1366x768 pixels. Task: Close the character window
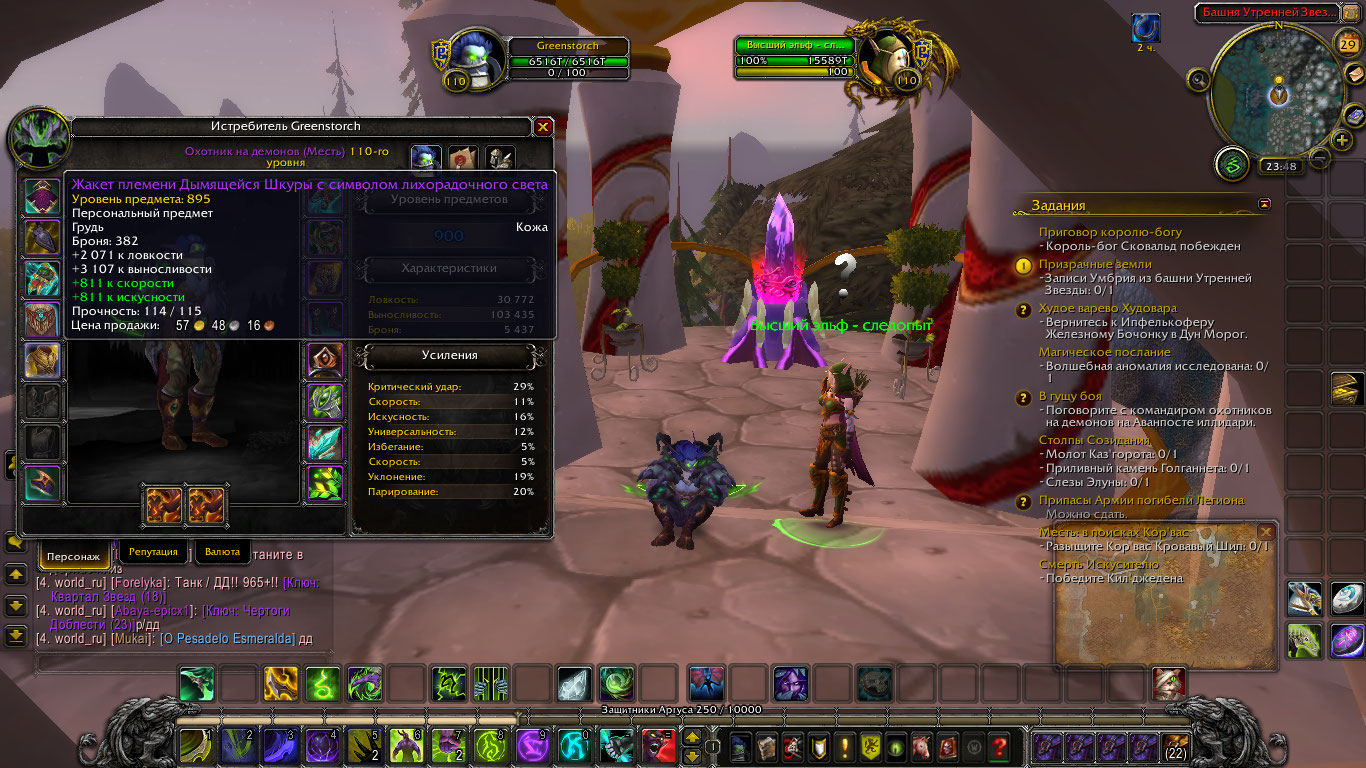pos(543,127)
